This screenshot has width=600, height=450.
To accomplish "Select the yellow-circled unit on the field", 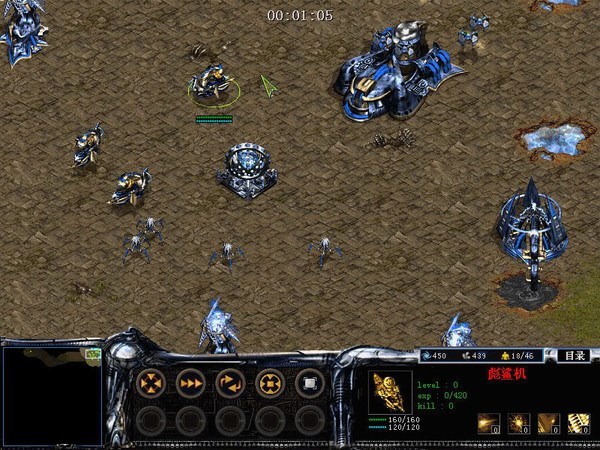I will click(x=213, y=84).
